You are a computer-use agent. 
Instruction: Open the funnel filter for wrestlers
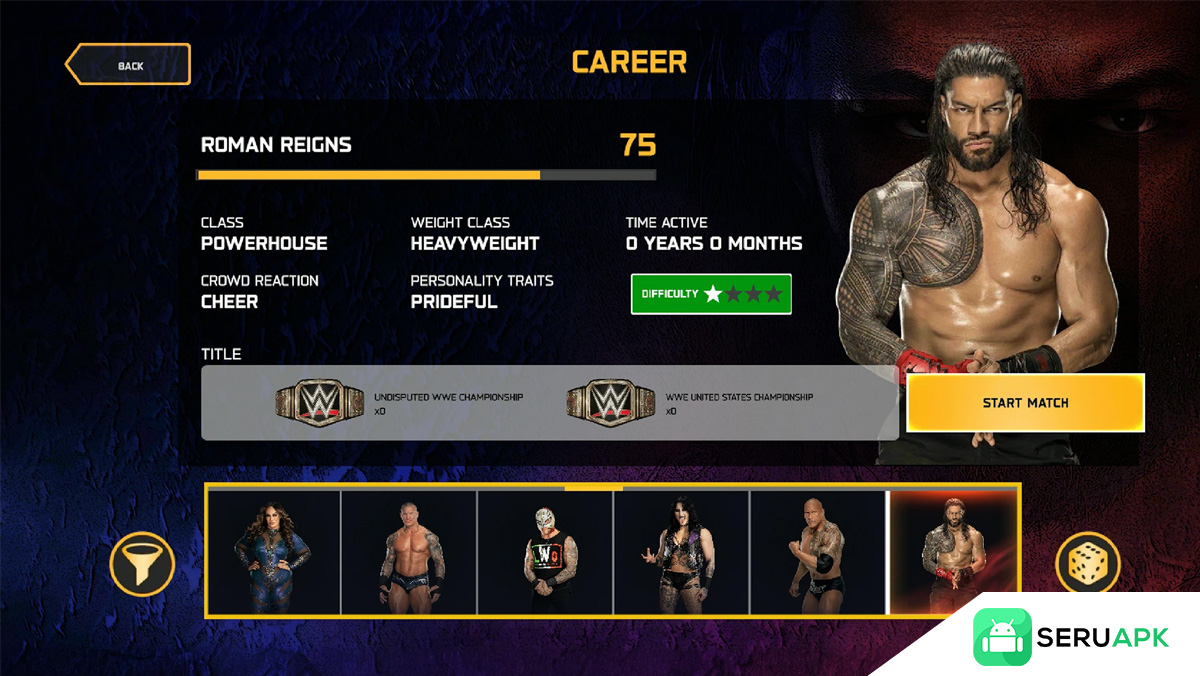coord(142,564)
